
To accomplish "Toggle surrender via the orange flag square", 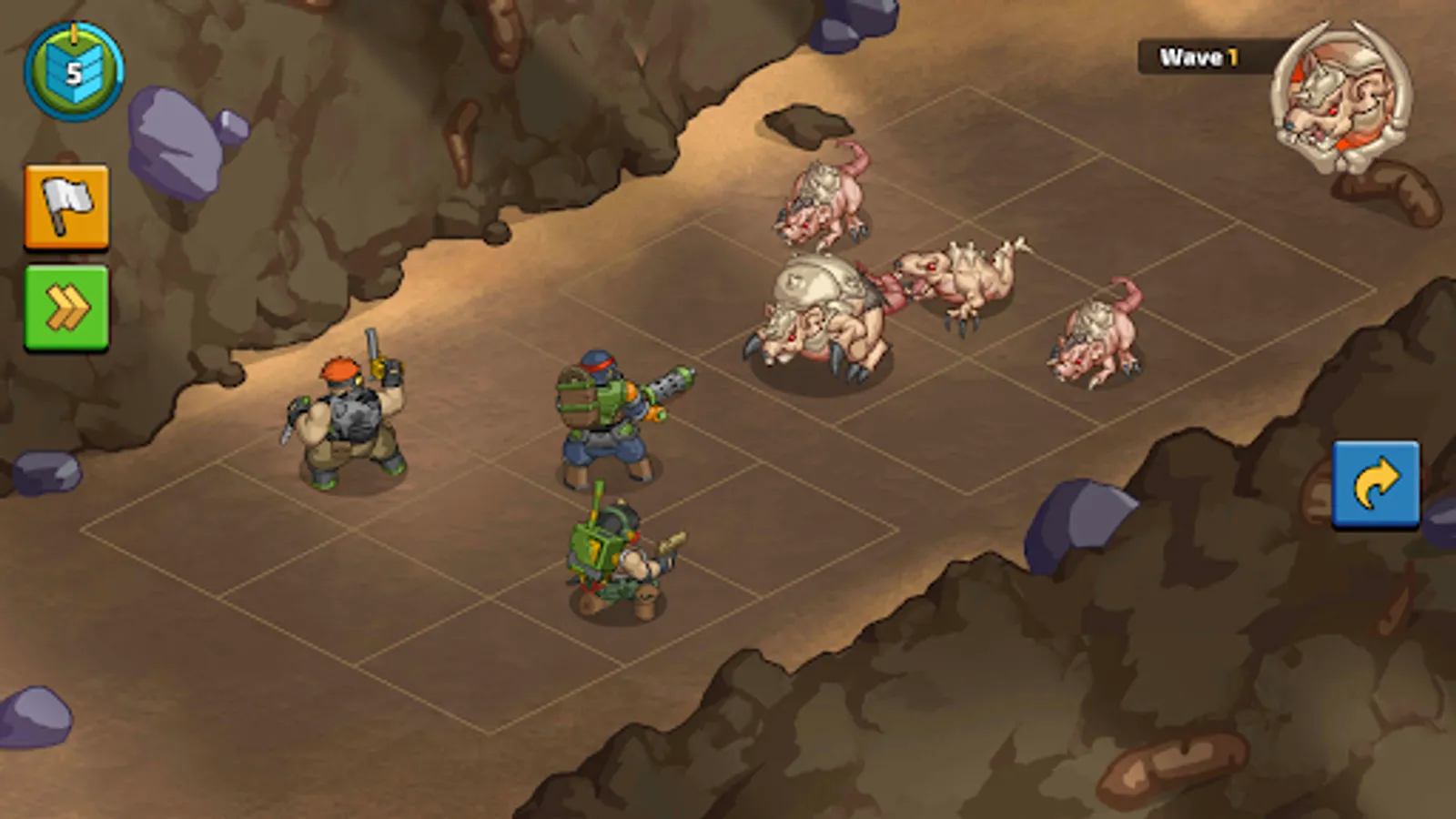I will [x=65, y=206].
